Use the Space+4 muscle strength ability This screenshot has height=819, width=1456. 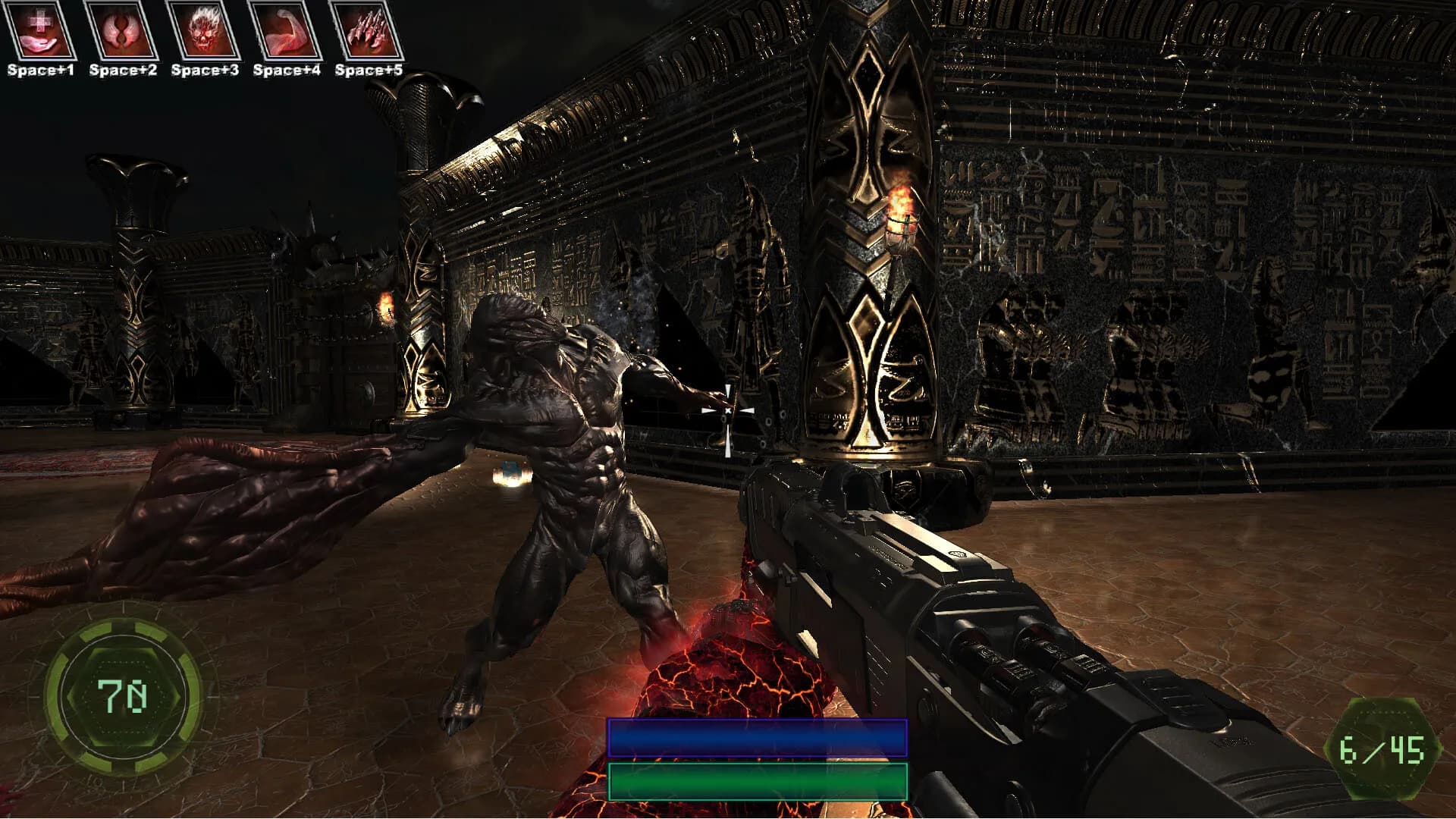tap(288, 30)
